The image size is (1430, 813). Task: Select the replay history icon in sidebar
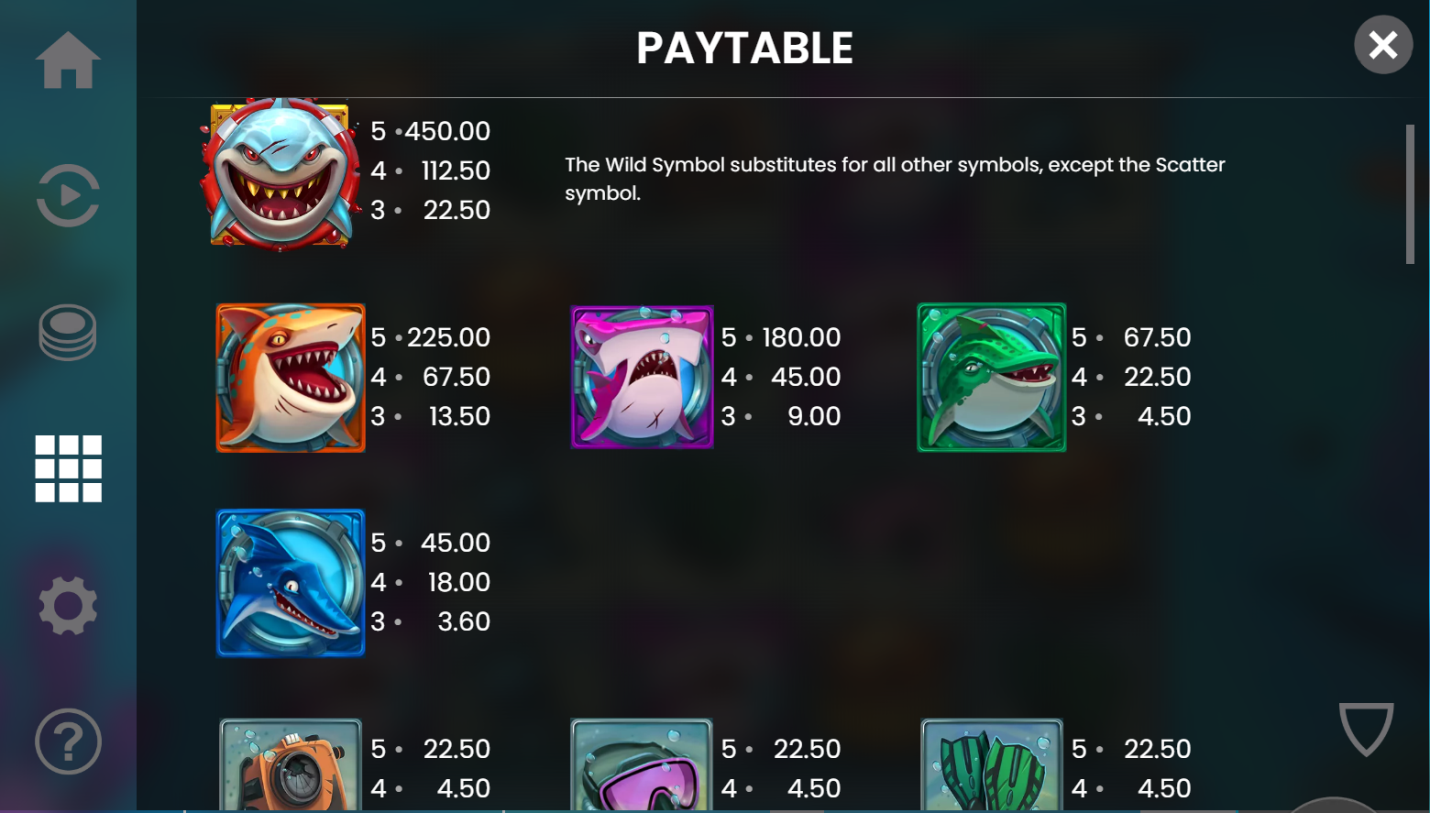tap(67, 195)
